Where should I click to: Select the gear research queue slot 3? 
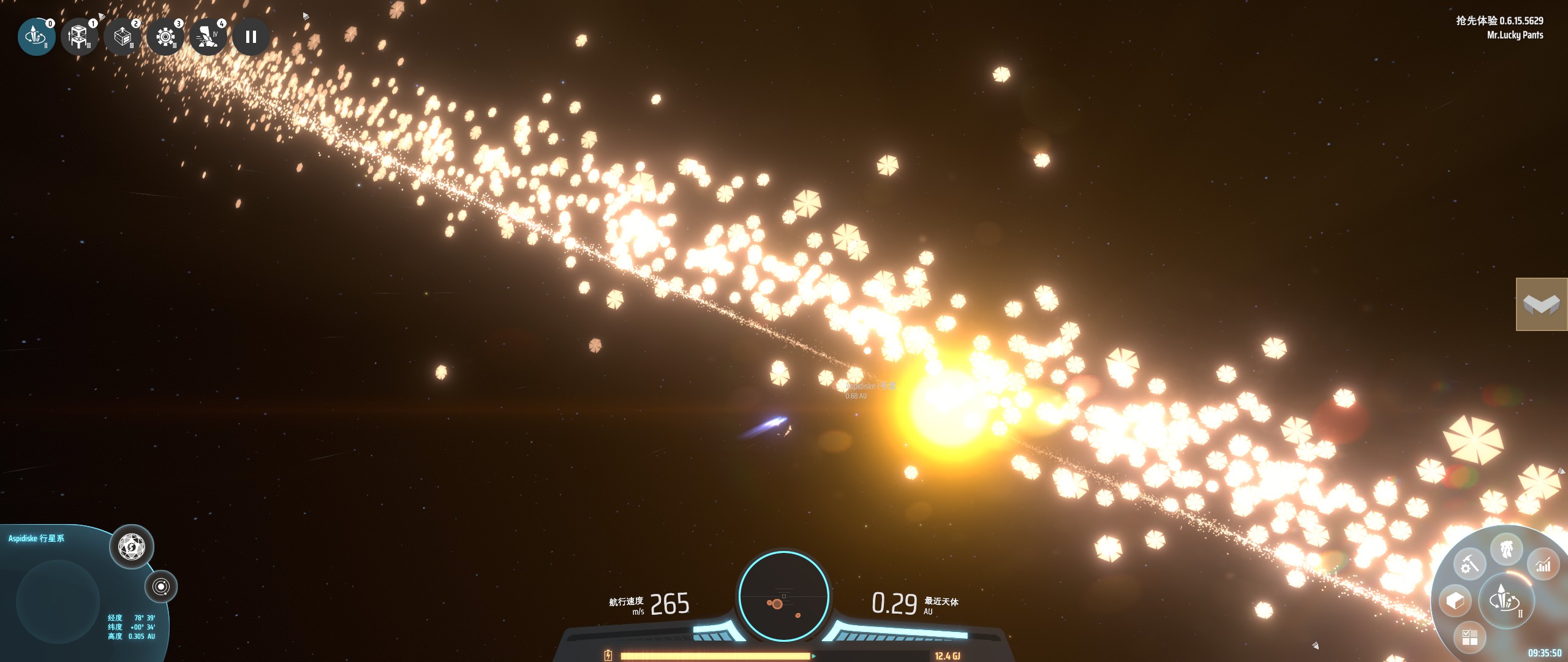165,37
